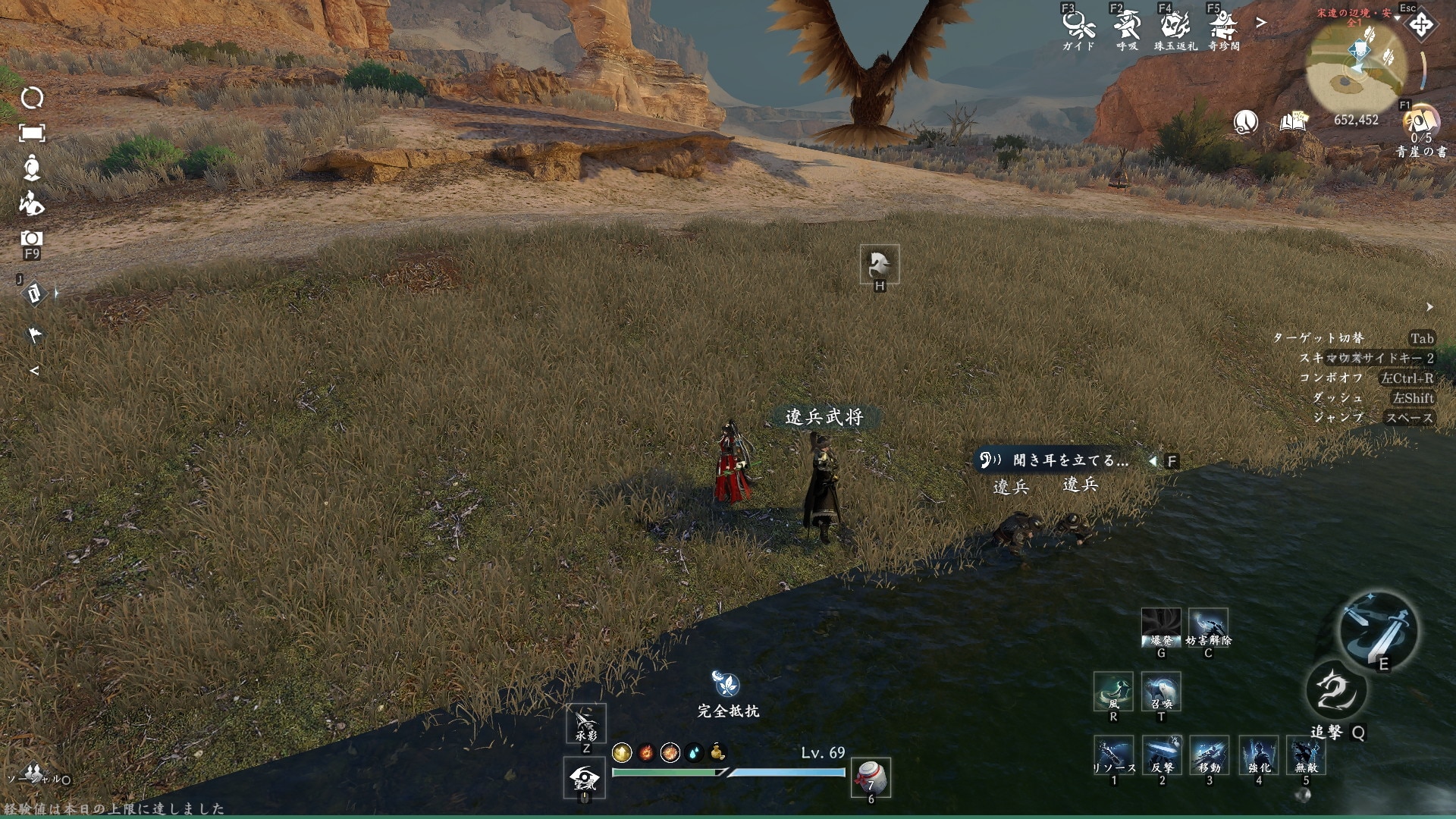Use the 妨害解除 cleanse skill
Viewport: 1456px width, 819px height.
[x=1208, y=626]
